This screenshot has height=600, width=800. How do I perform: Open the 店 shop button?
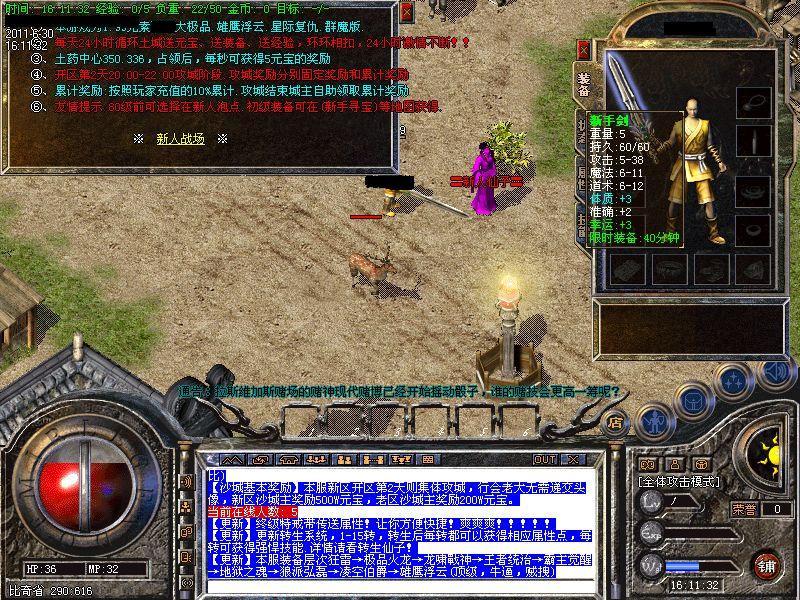point(616,423)
